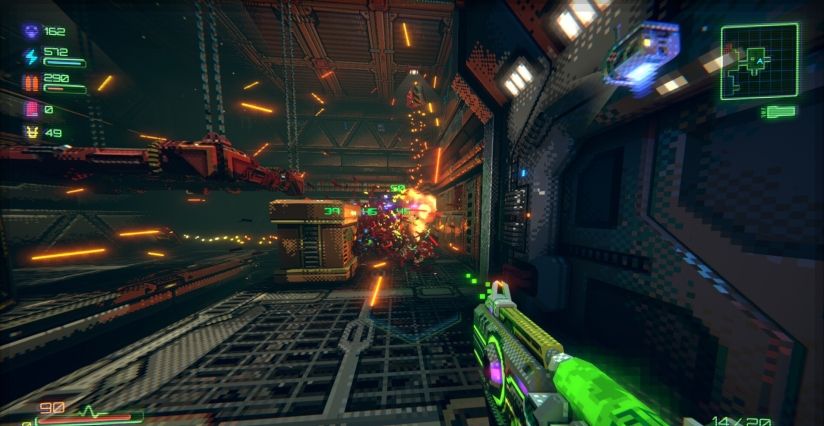The height and width of the screenshot is (426, 824).
Task: Select the orange bullets ammo icon
Action: click(30, 82)
